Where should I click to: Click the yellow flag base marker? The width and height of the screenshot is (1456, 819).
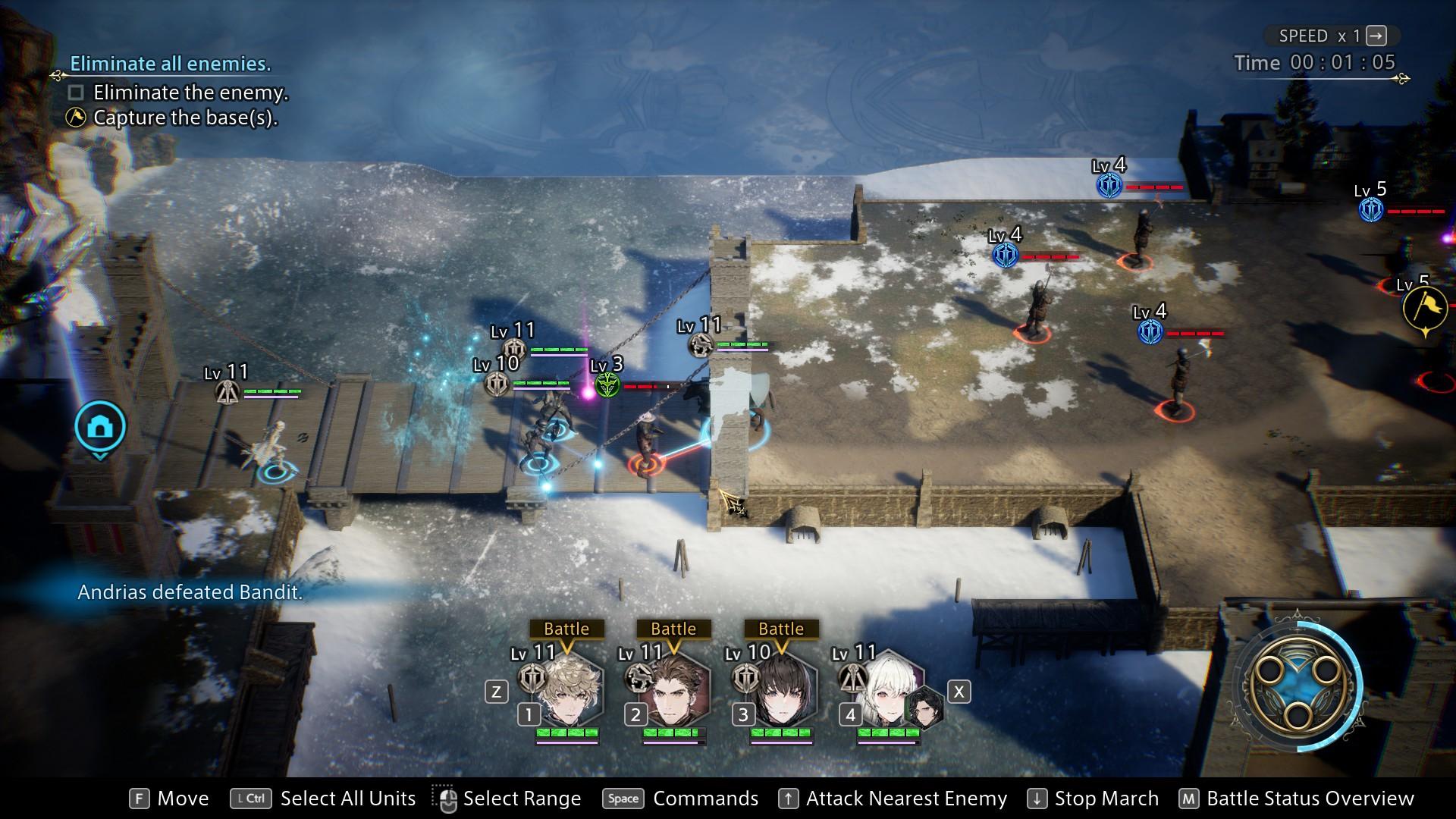click(x=1425, y=308)
